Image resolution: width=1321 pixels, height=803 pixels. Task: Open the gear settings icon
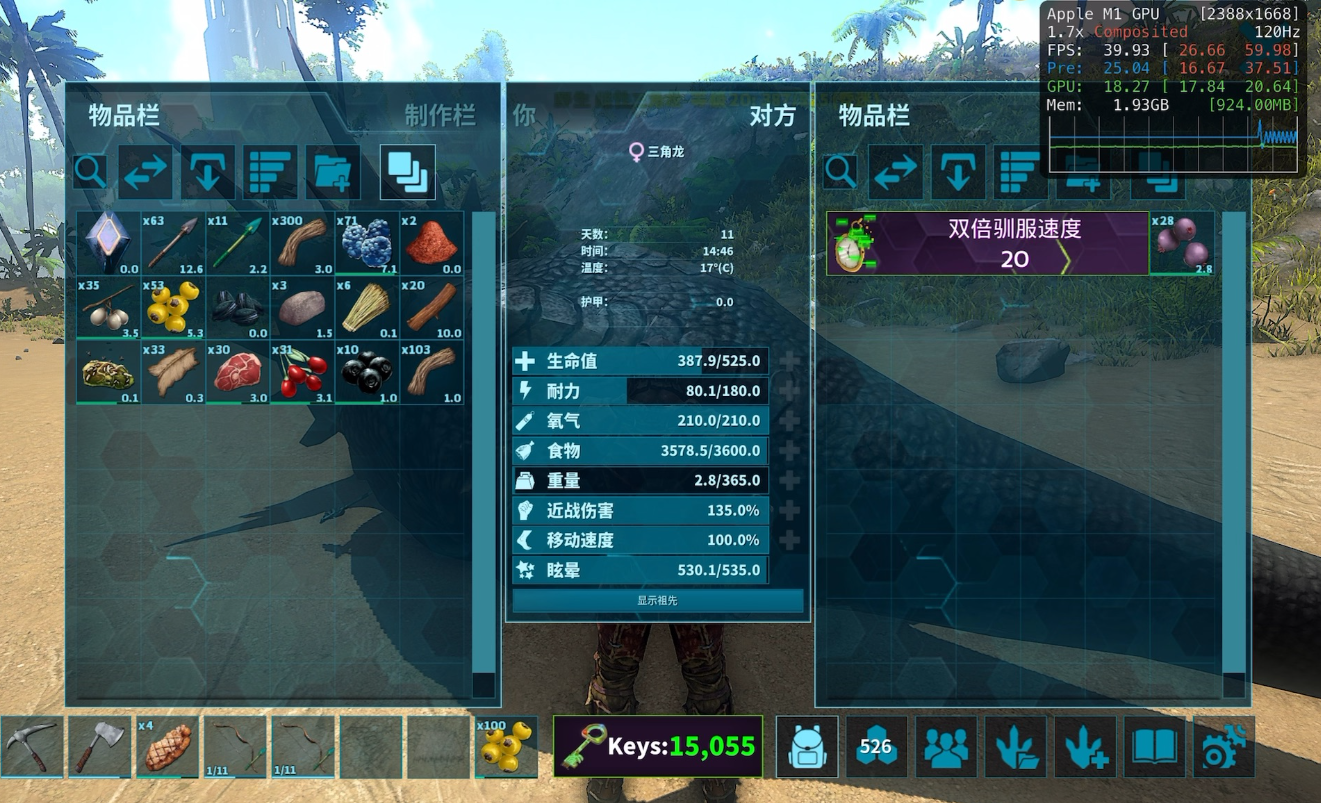(1223, 746)
